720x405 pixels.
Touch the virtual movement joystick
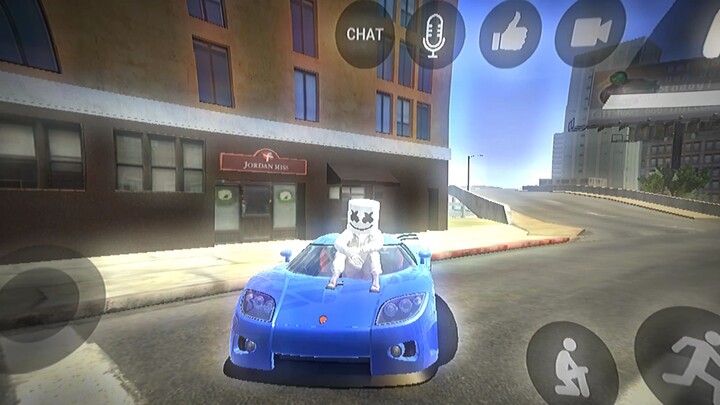pyautogui.click(x=45, y=295)
